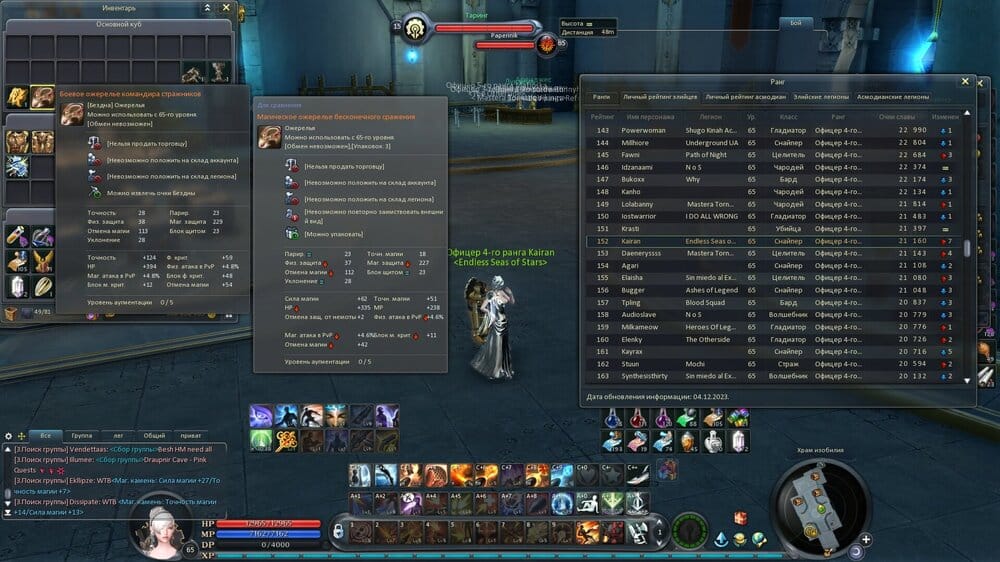Viewport: 1000px width, 562px height.
Task: Use the blue potion in the consumables bar
Action: click(612, 418)
